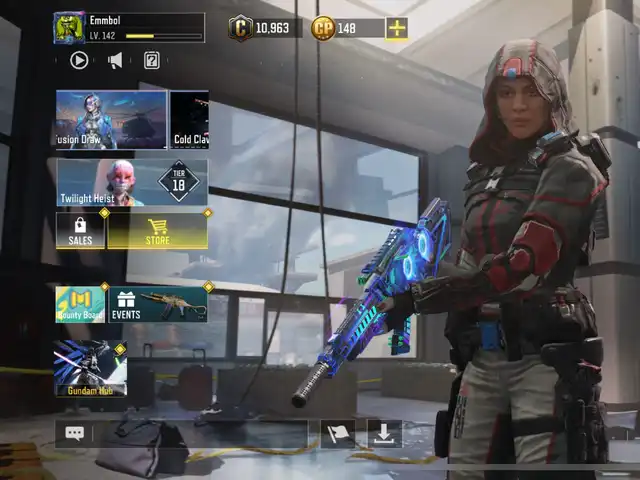
Task: Open the Twilight Heist battle pass
Action: [132, 183]
